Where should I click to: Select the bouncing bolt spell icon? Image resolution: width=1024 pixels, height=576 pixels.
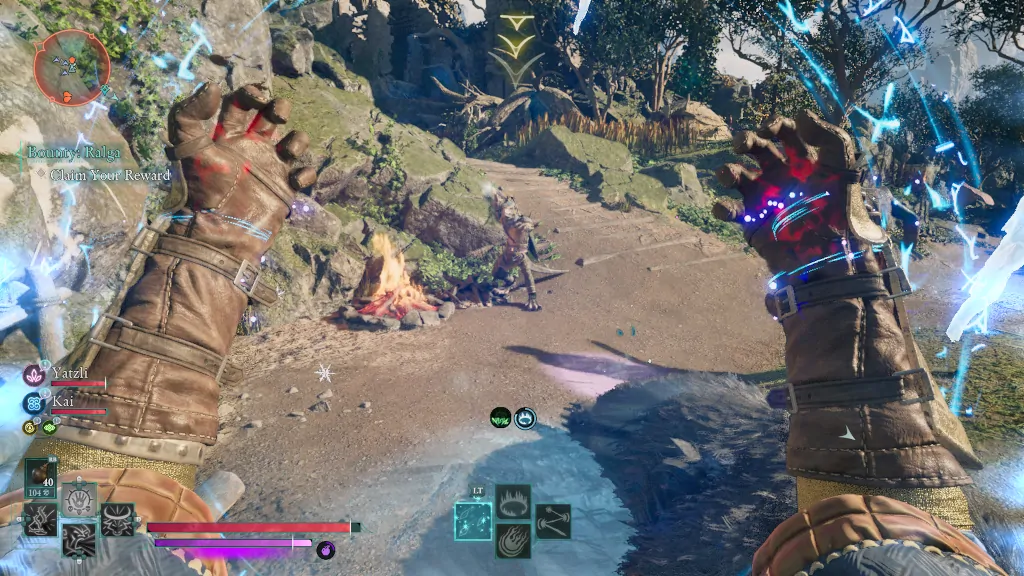point(553,520)
